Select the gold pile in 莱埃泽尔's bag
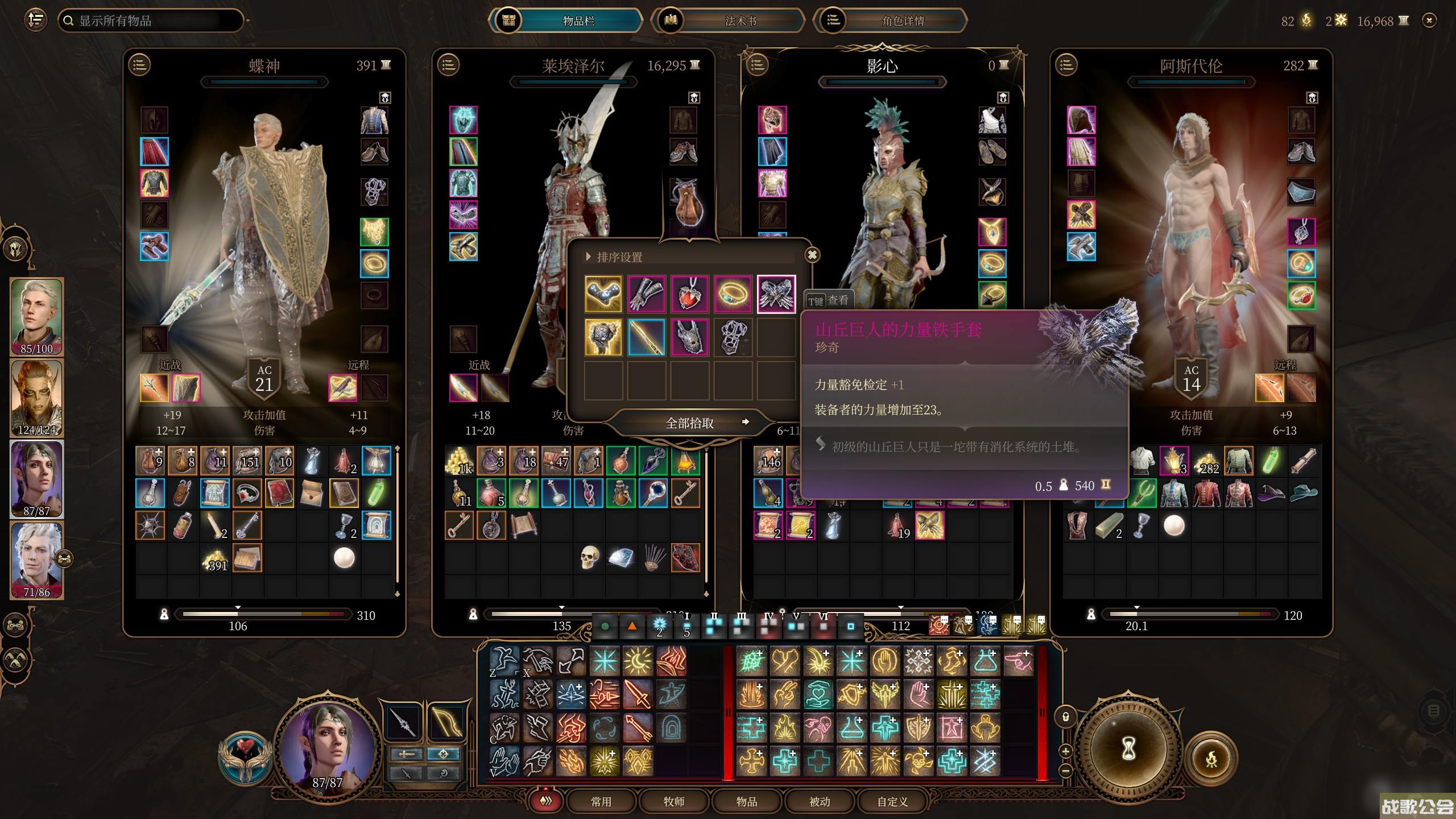This screenshot has height=819, width=1456. coord(459,461)
